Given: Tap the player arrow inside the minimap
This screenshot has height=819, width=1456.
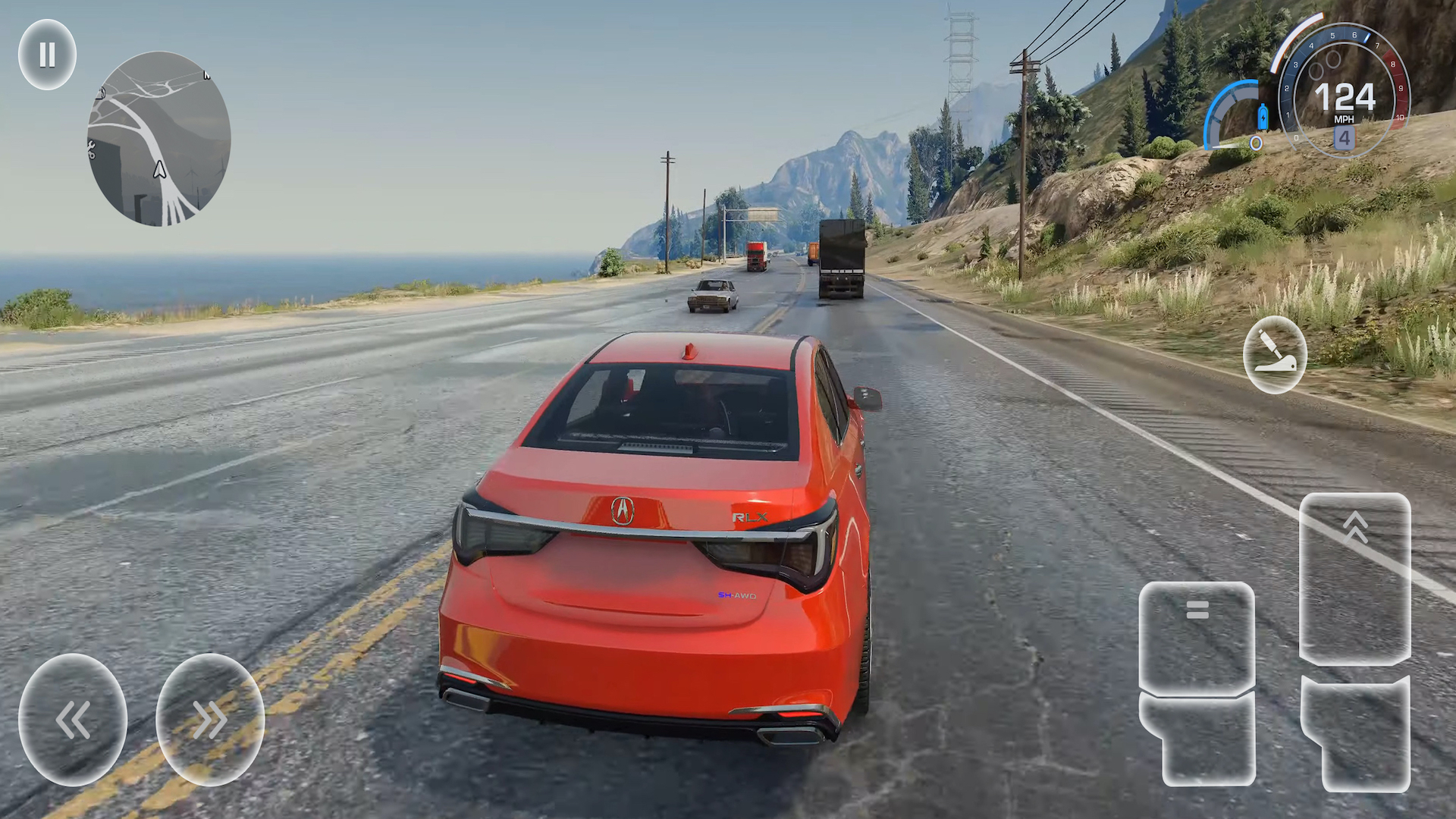Looking at the screenshot, I should pyautogui.click(x=159, y=169).
